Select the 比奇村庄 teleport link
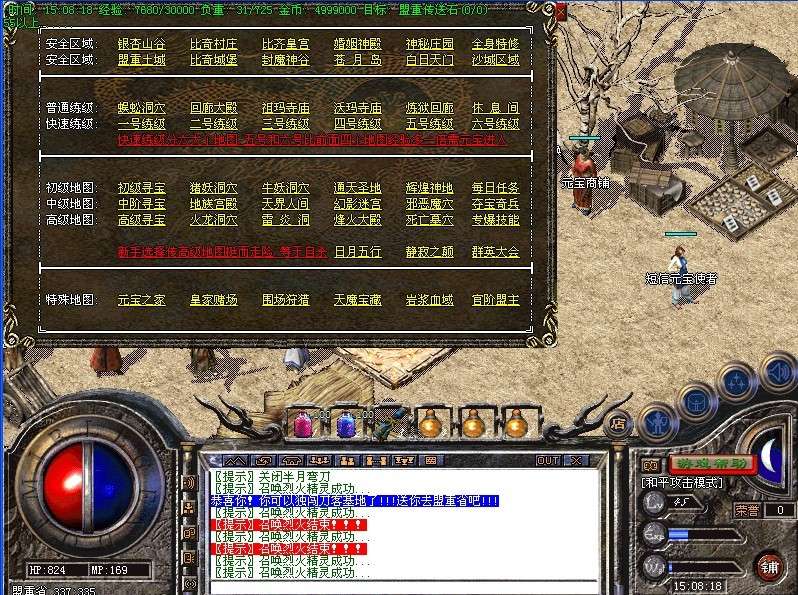 (x=214, y=45)
